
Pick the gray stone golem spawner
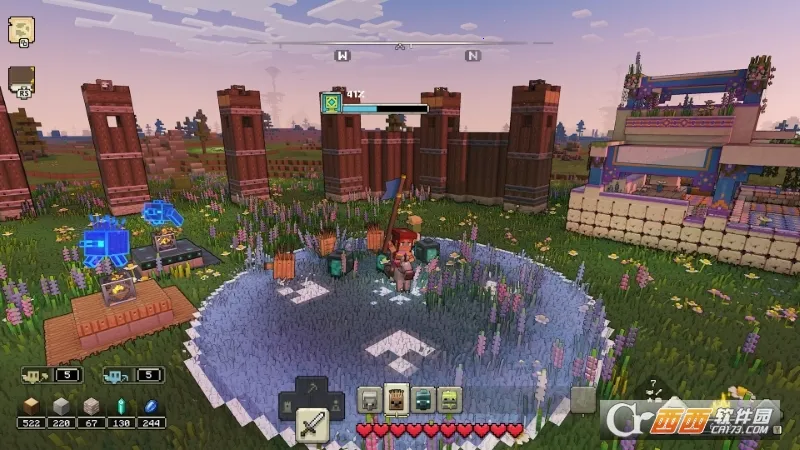click(x=370, y=401)
